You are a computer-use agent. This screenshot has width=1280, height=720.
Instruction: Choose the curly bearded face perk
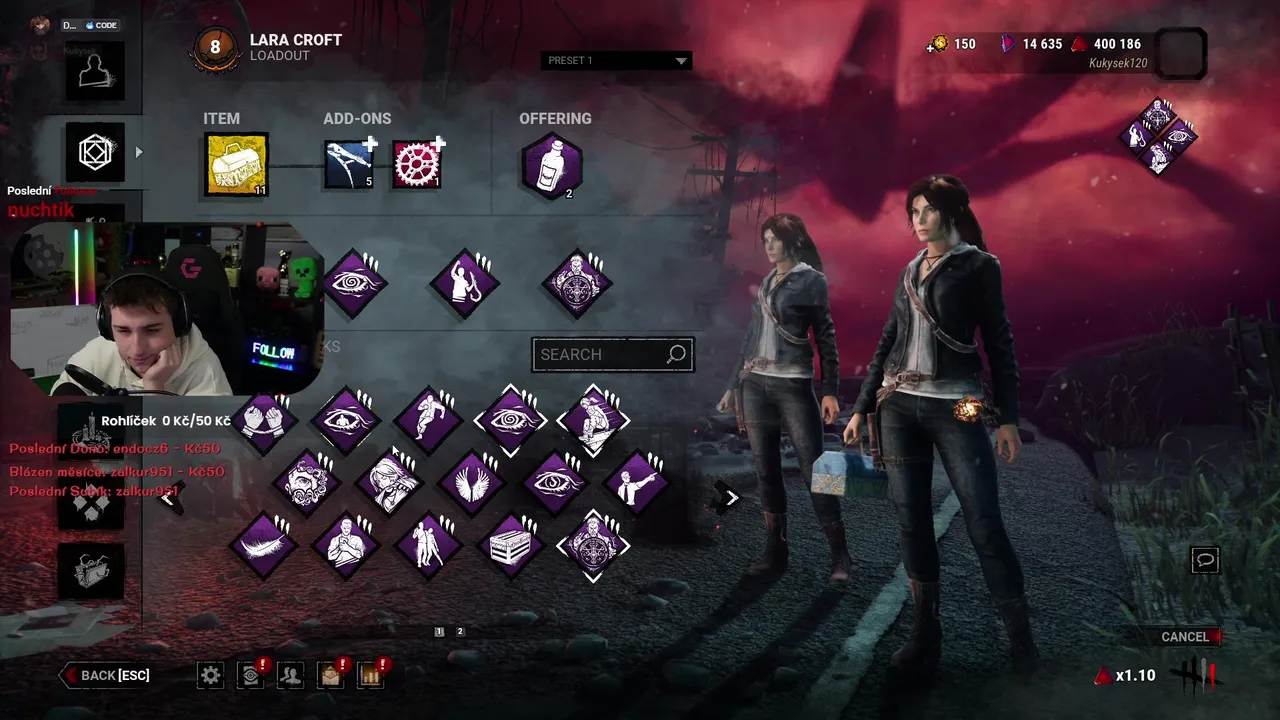click(x=306, y=483)
